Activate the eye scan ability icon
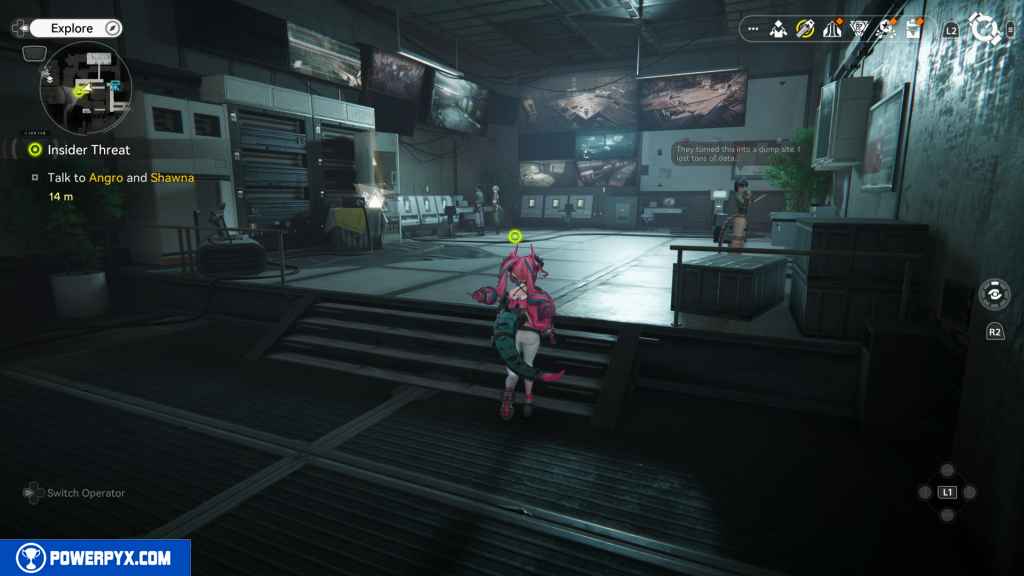Viewport: 1024px width, 576px height. pos(994,295)
